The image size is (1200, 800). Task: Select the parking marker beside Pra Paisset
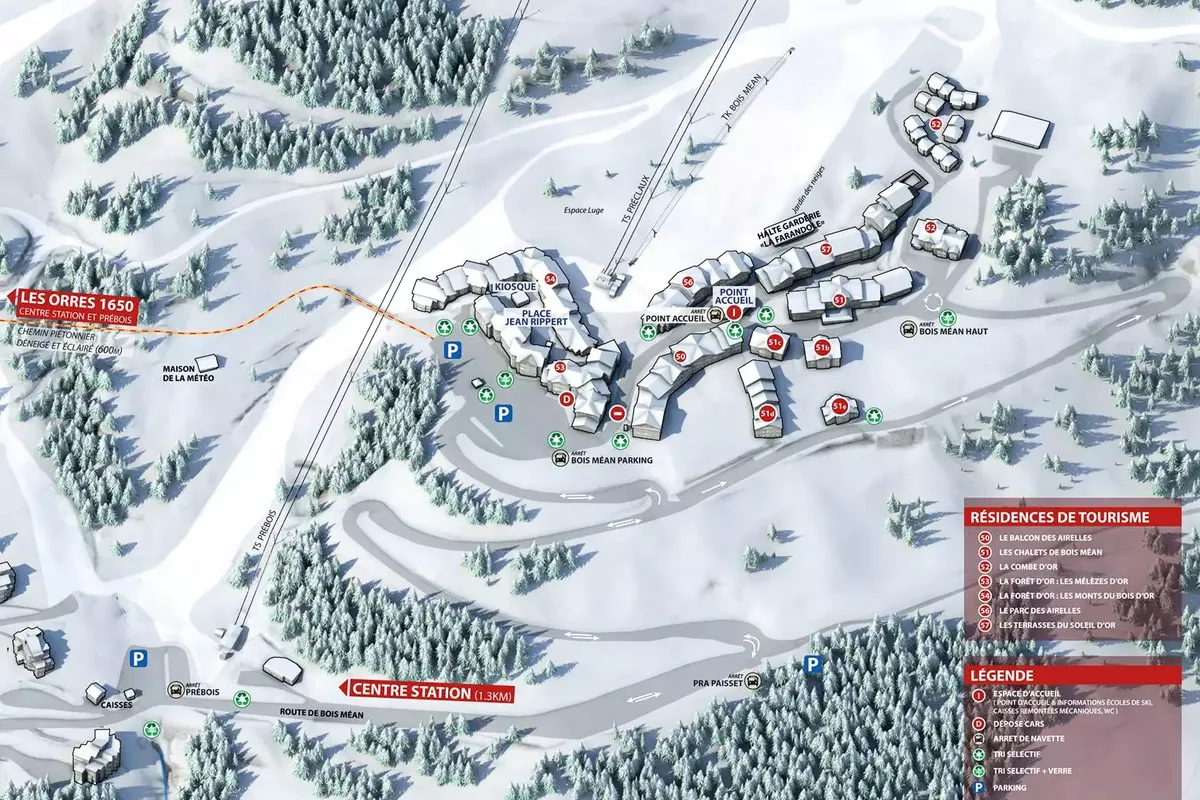(814, 663)
